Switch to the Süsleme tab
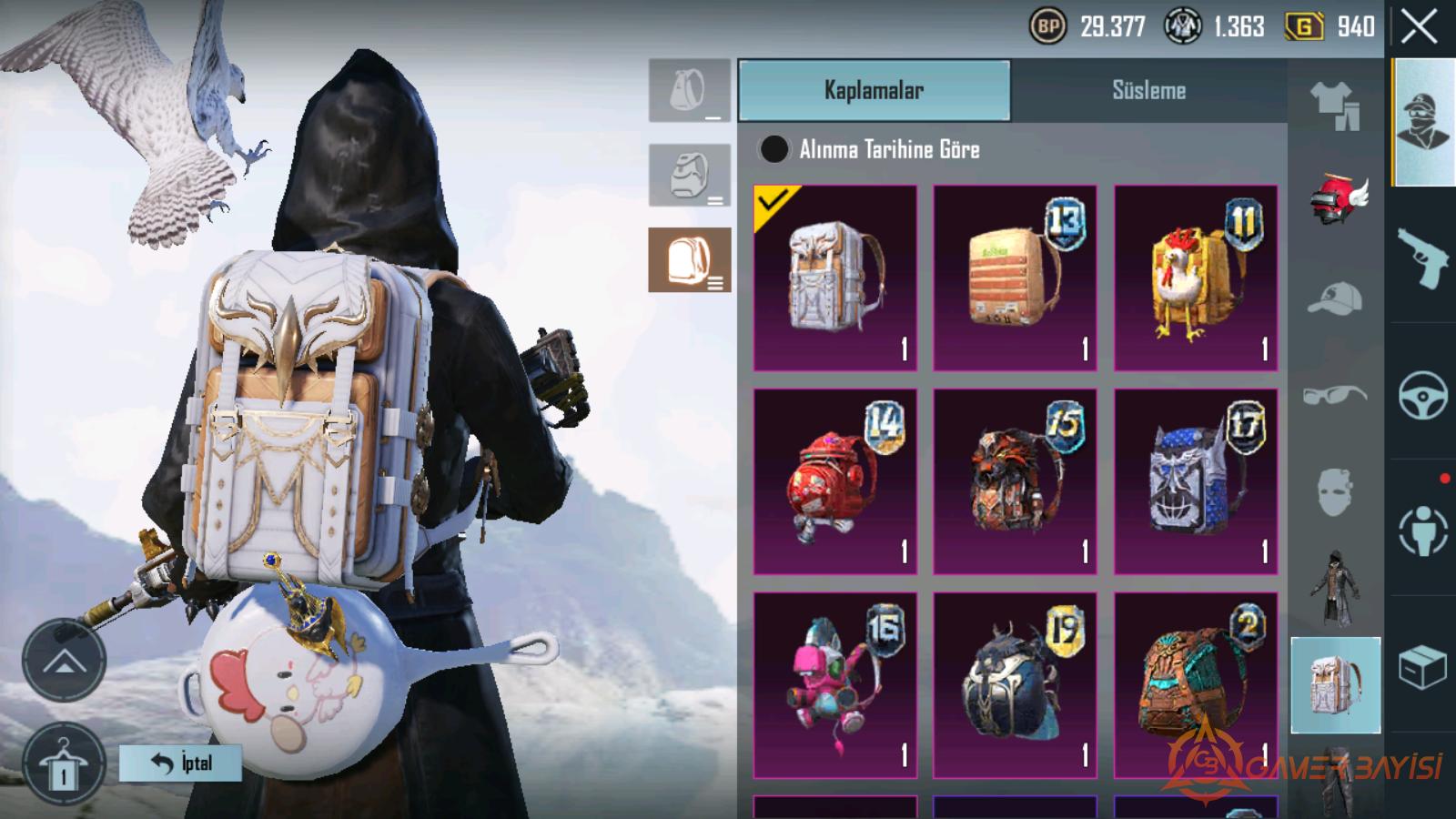This screenshot has width=1456, height=819. [1148, 90]
